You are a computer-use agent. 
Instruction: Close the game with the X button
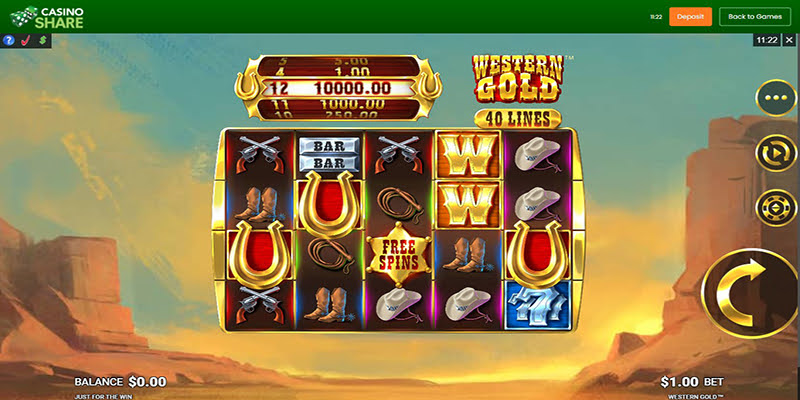789,40
